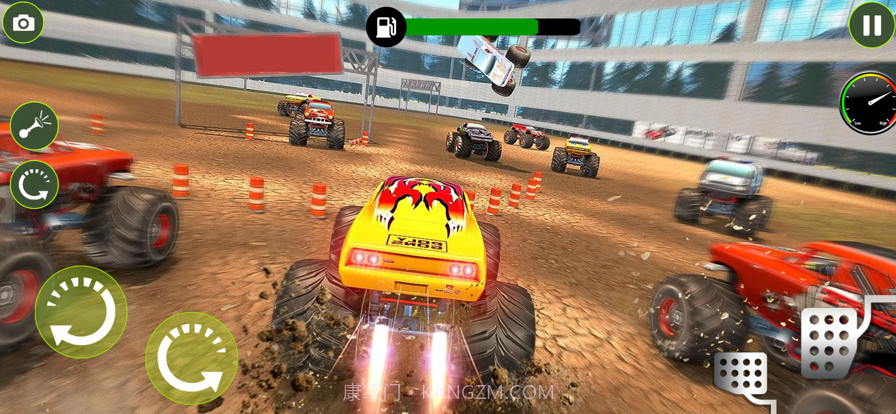This screenshot has height=414, width=896.
Task: Honk the horn icon button
Action: pyautogui.click(x=34, y=126)
